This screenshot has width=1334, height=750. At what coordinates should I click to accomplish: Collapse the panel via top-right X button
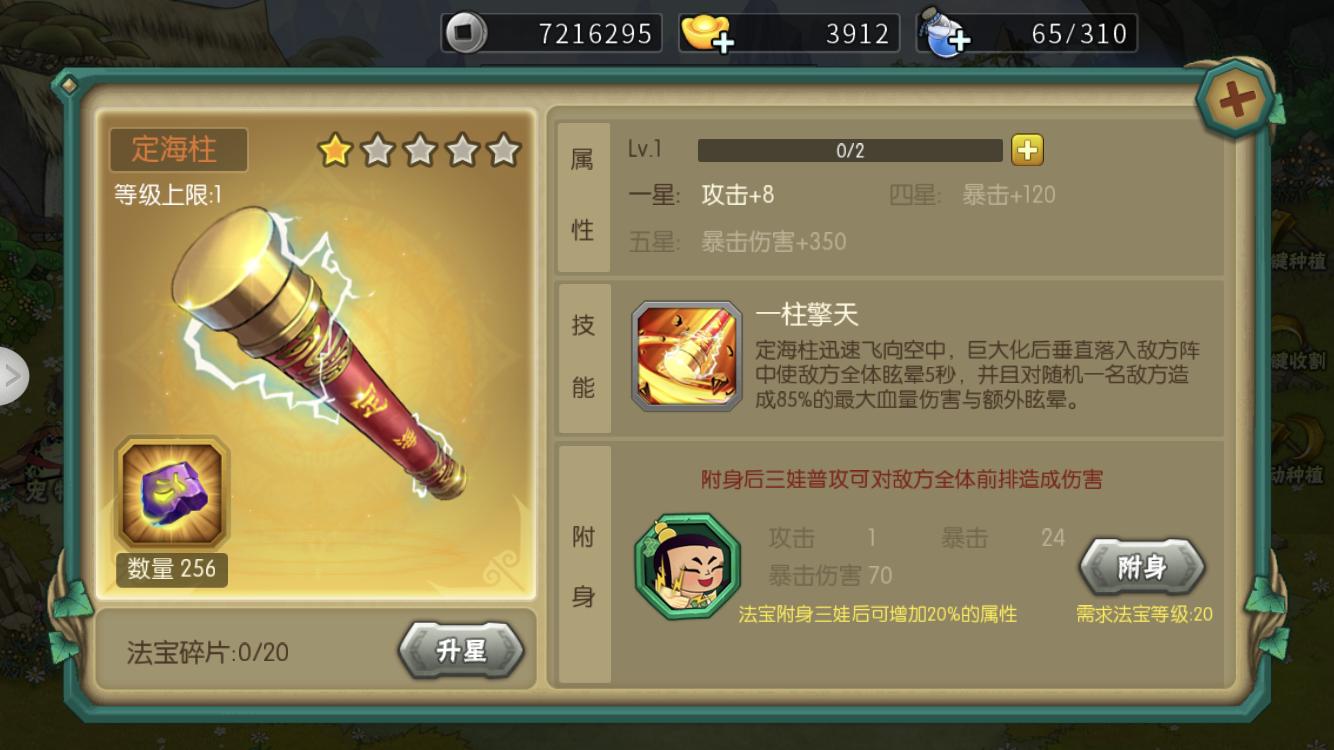click(x=1236, y=97)
